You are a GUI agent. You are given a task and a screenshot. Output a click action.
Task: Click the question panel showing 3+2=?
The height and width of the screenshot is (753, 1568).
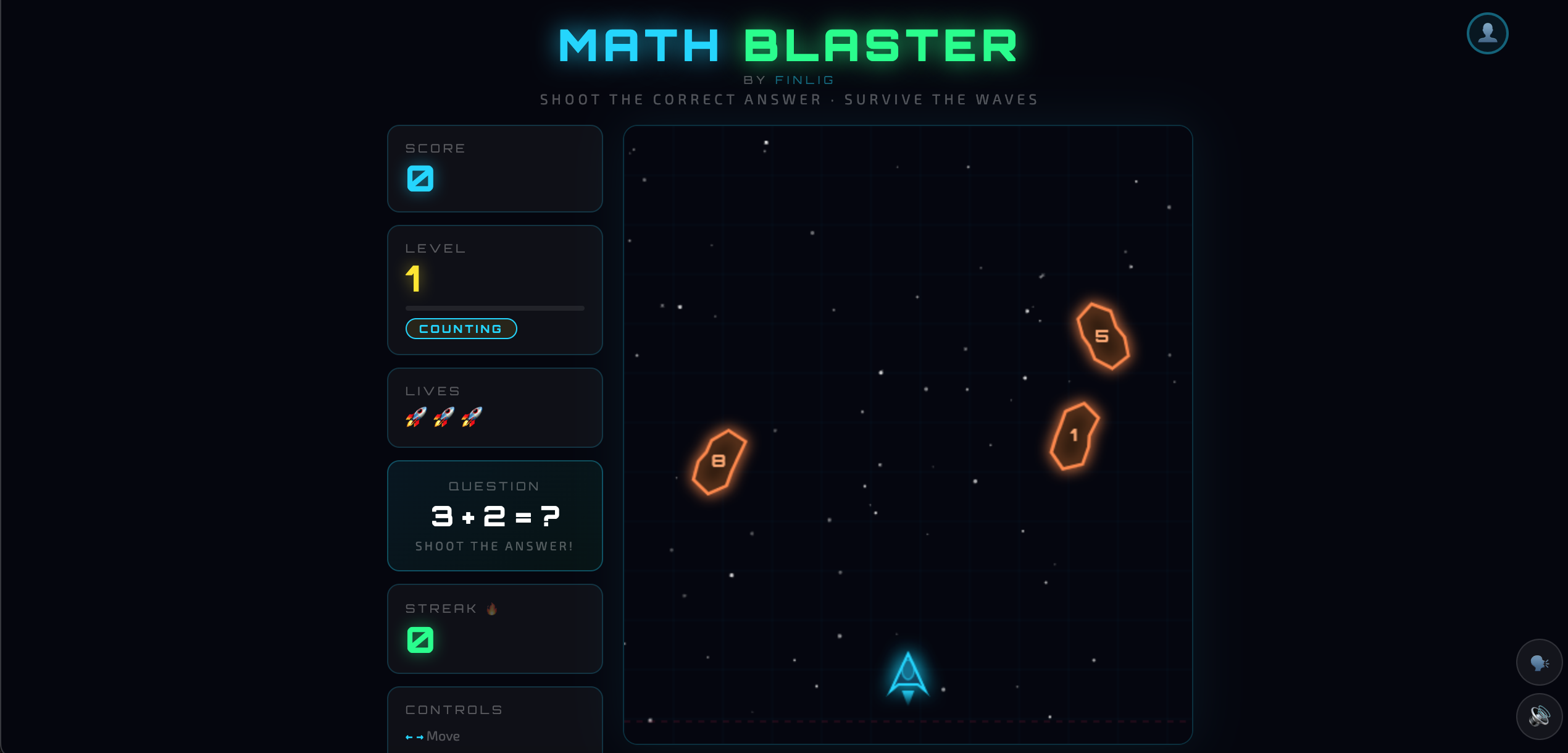[494, 516]
